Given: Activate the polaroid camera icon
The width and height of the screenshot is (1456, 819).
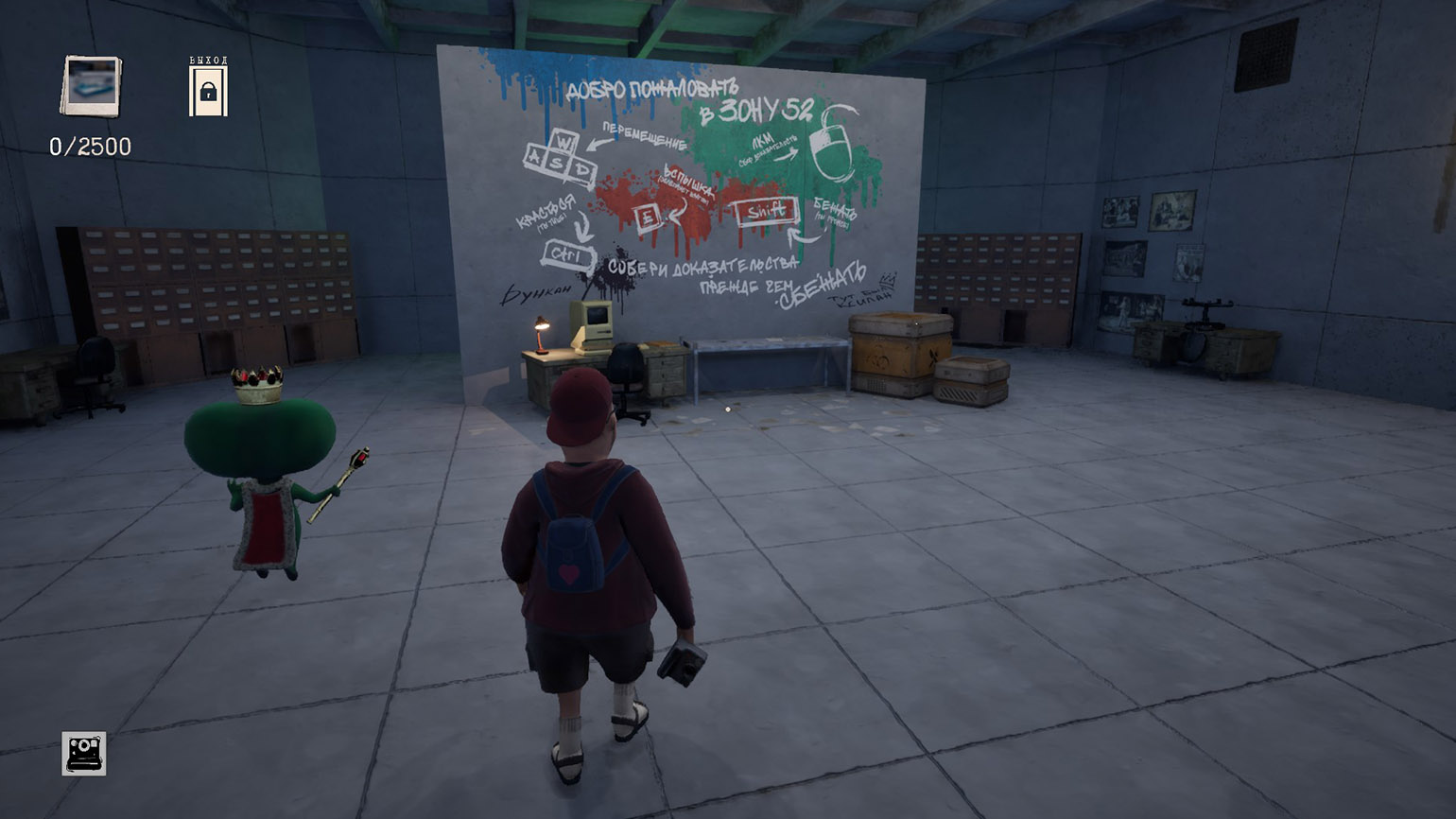Looking at the screenshot, I should point(84,753).
